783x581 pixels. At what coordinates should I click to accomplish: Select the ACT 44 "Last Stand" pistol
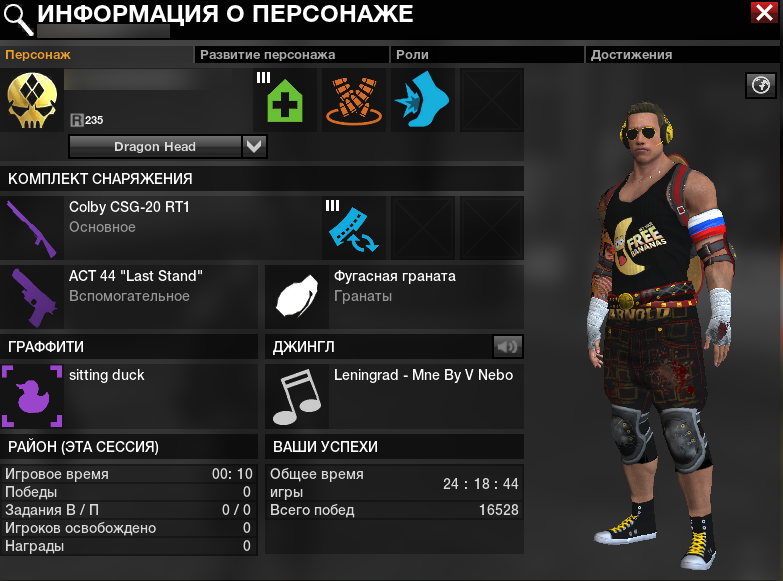(x=32, y=297)
